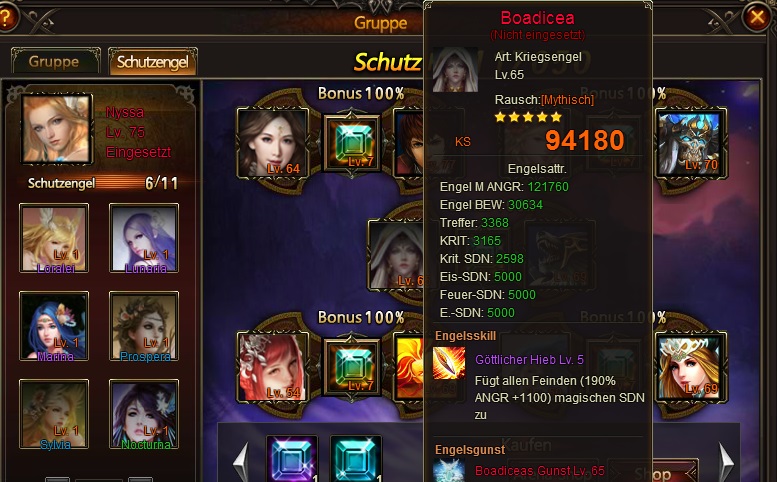The image size is (777, 482).
Task: Open the Schutzengel tab
Action: tap(152, 61)
